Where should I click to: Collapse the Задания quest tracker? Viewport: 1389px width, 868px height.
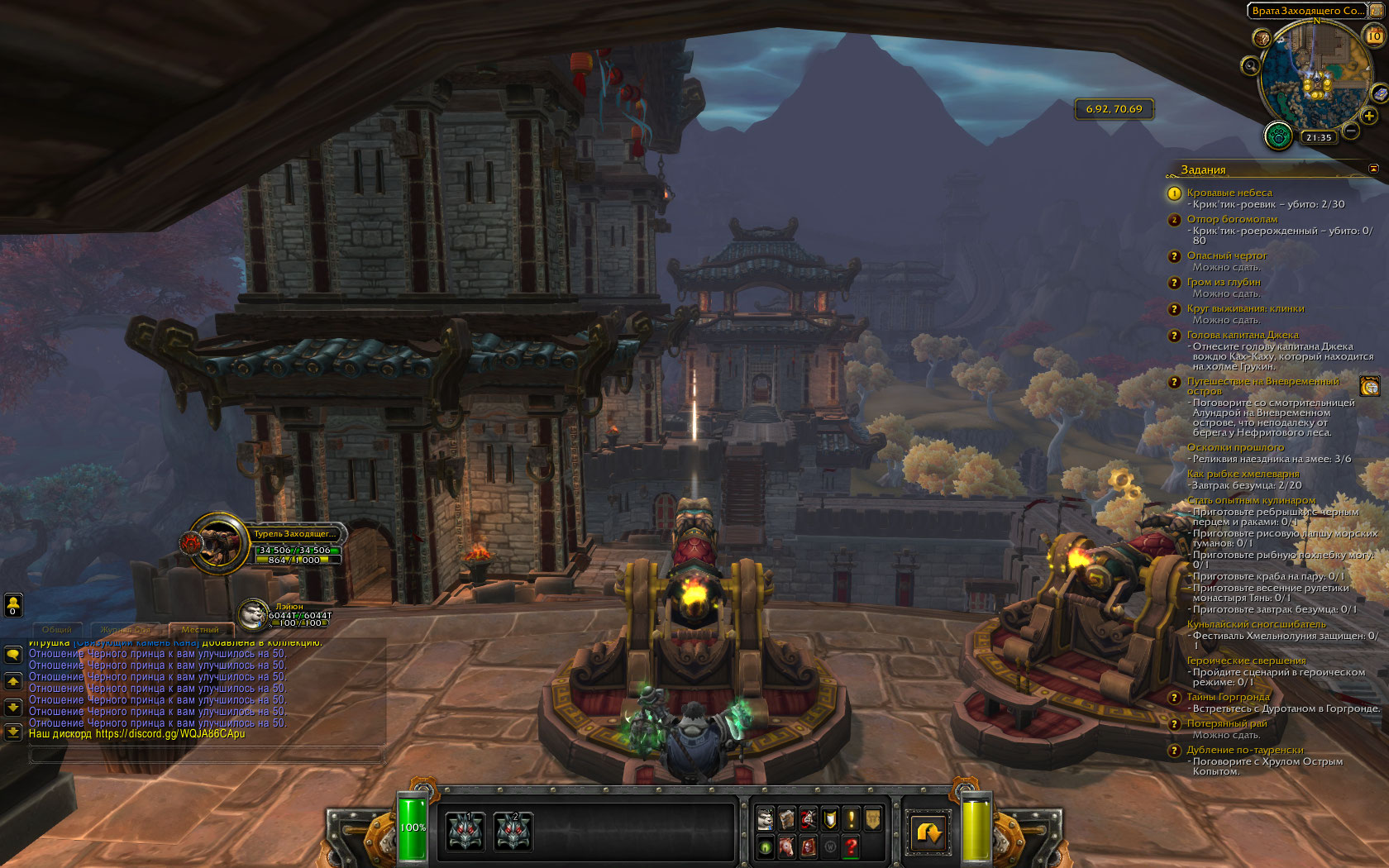(1373, 169)
